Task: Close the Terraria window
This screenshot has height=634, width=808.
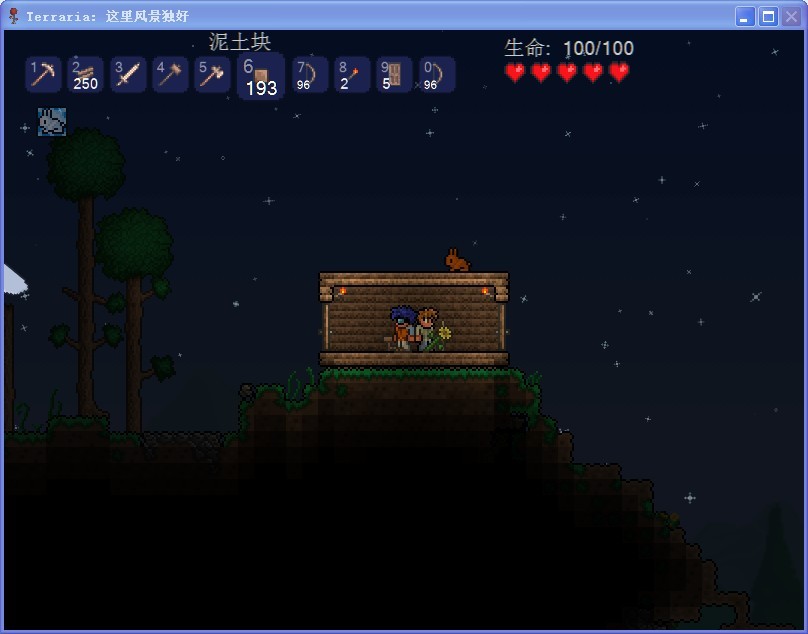Action: pyautogui.click(x=791, y=16)
